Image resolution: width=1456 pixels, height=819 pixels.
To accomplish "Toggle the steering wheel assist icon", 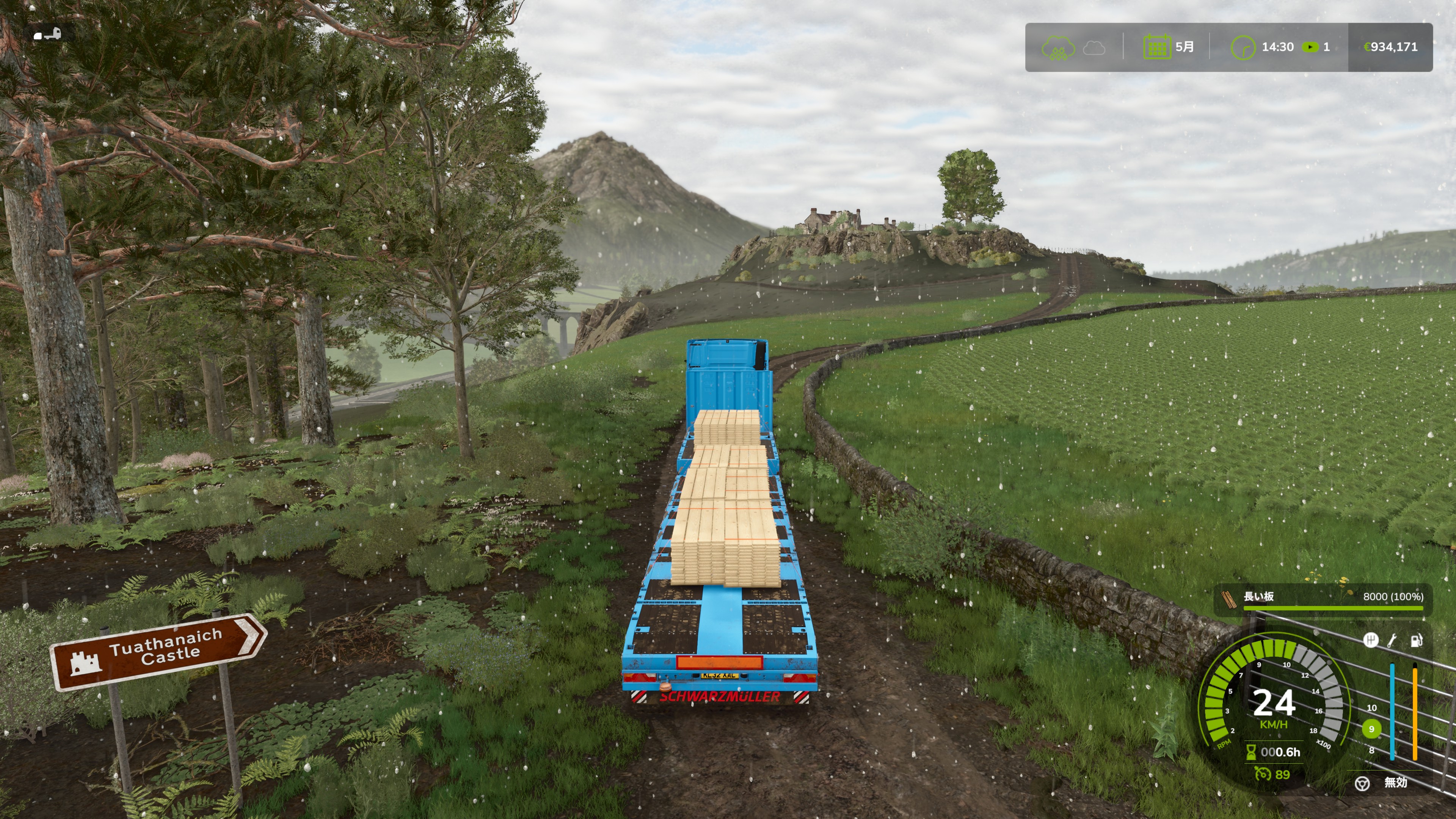I will click(x=1362, y=783).
